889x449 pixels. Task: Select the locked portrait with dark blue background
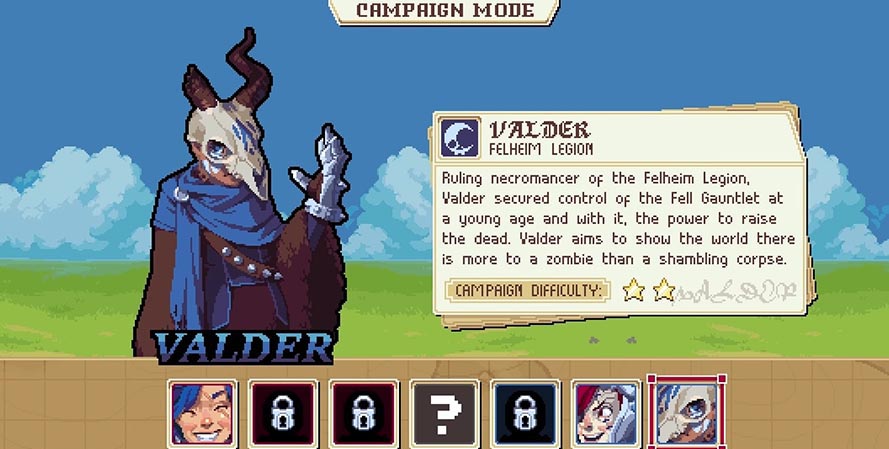click(525, 413)
